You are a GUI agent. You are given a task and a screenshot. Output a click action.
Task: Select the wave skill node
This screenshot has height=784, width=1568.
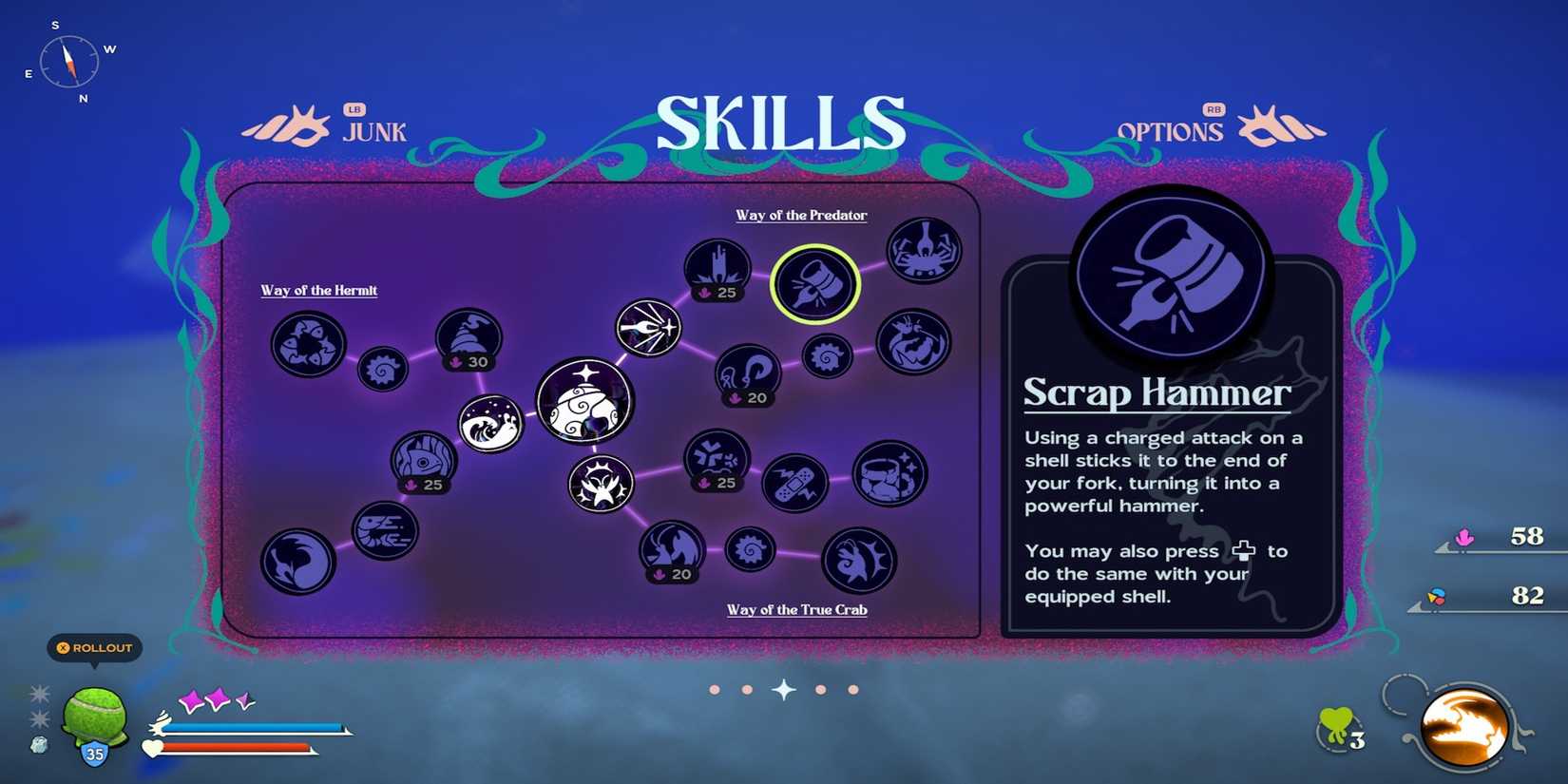click(488, 426)
